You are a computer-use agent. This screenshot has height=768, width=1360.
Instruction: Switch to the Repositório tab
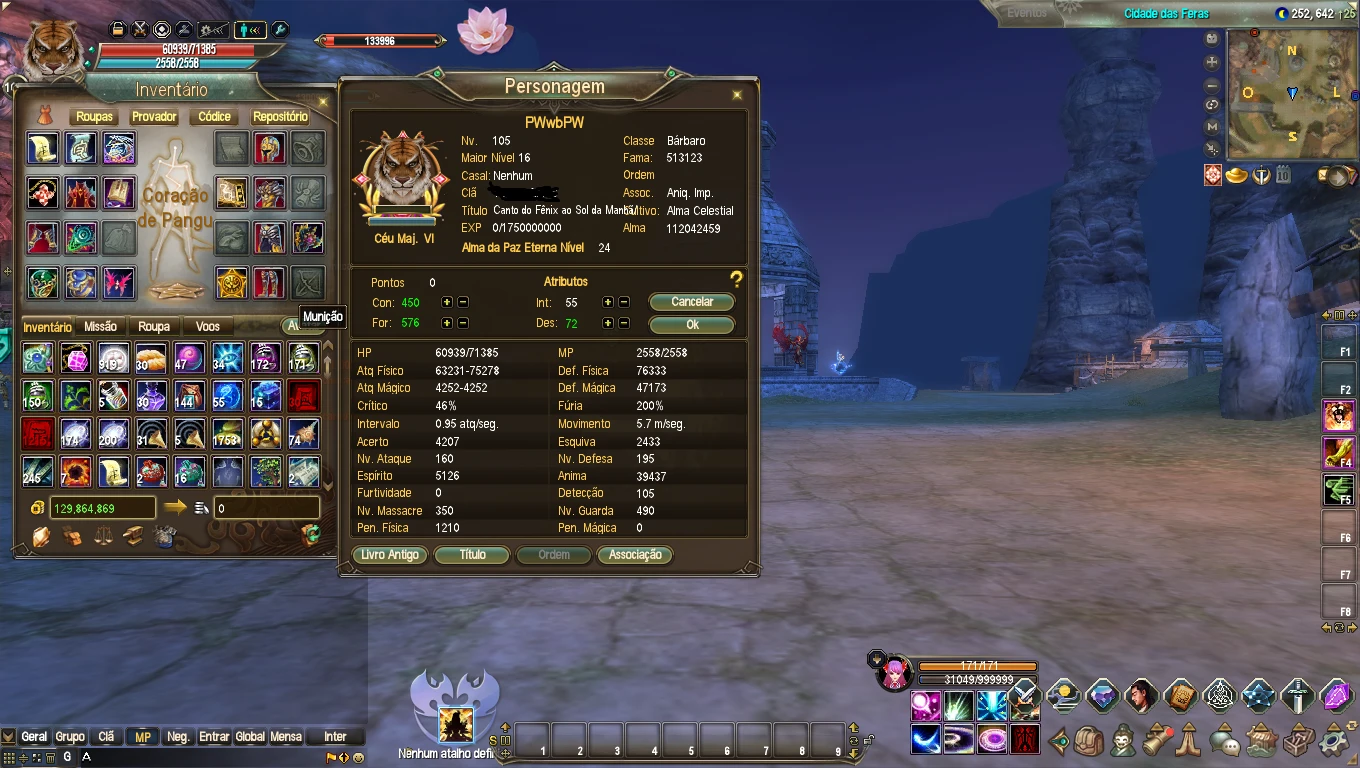pyautogui.click(x=280, y=117)
